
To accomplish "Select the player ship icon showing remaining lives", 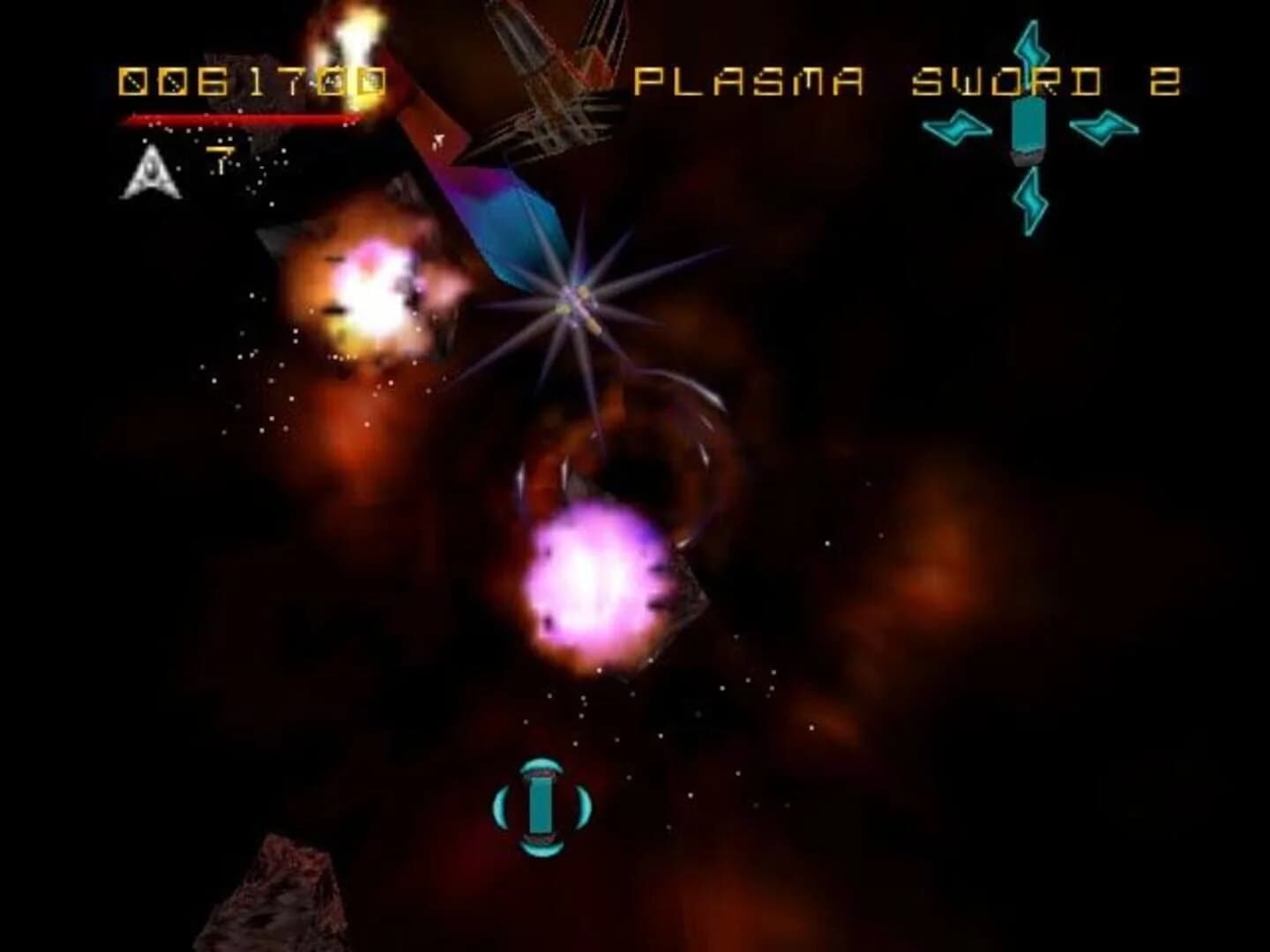I will click(x=150, y=172).
